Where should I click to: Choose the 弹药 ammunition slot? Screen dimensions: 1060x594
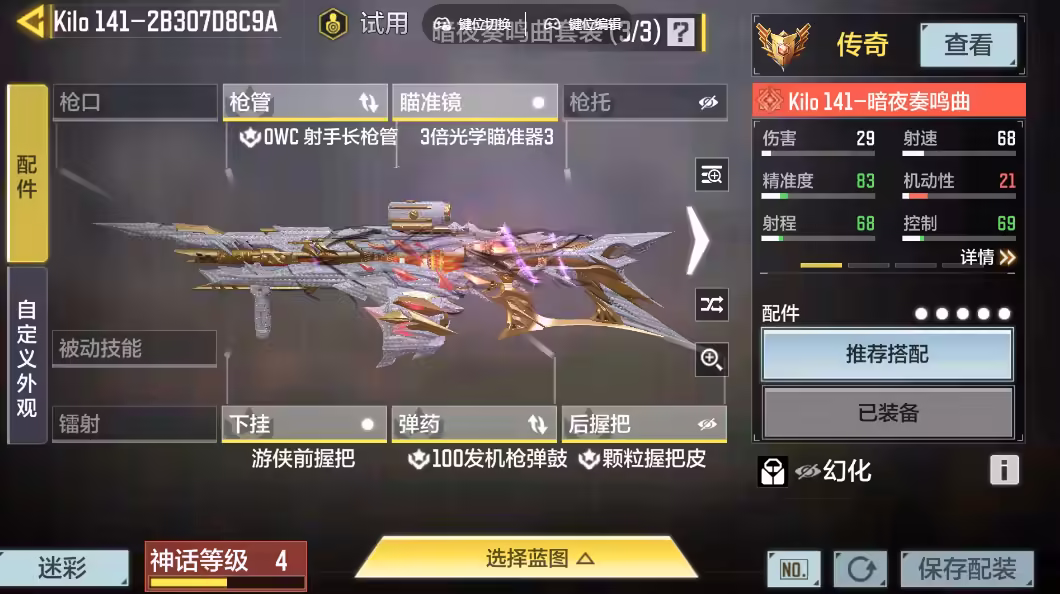(474, 424)
